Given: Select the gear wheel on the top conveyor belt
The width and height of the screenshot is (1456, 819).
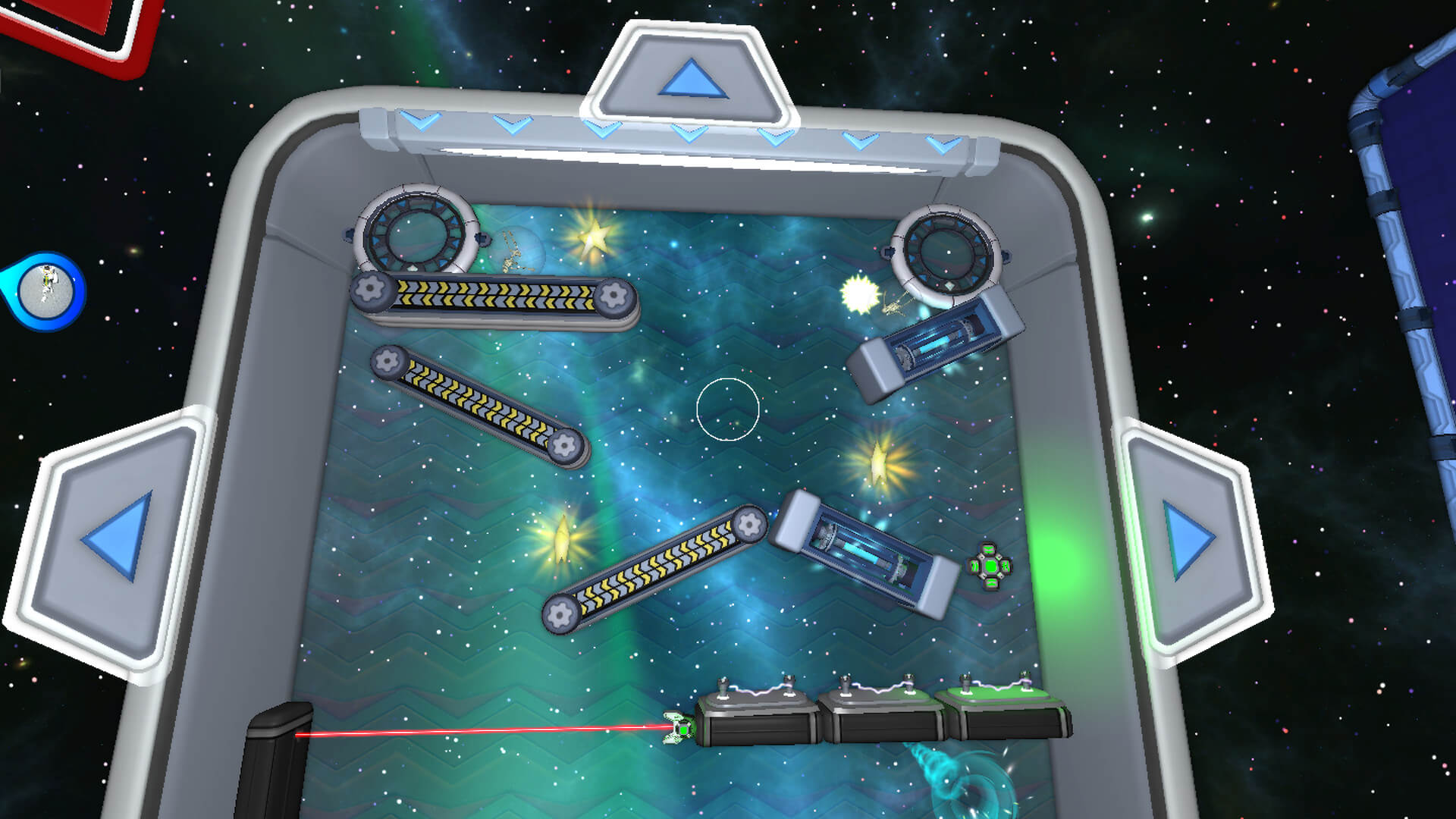Looking at the screenshot, I should (369, 289).
